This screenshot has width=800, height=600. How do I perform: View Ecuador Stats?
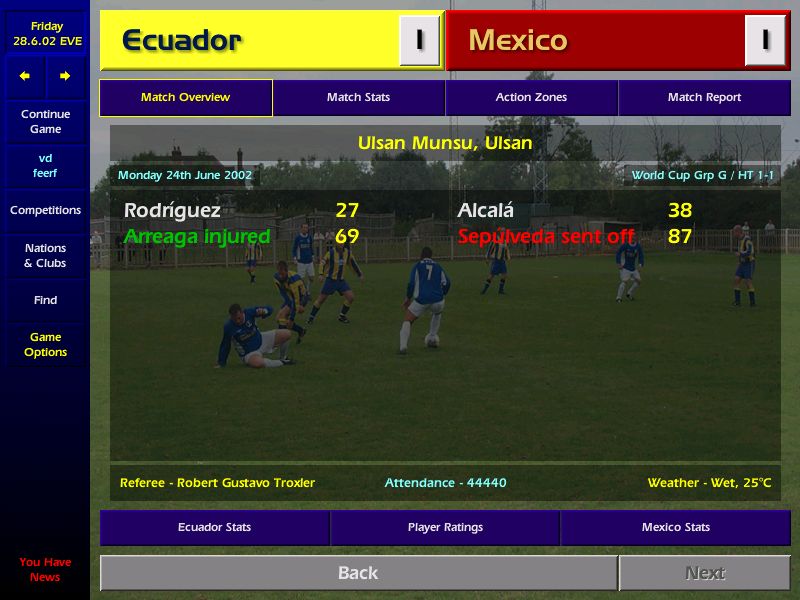(x=214, y=527)
